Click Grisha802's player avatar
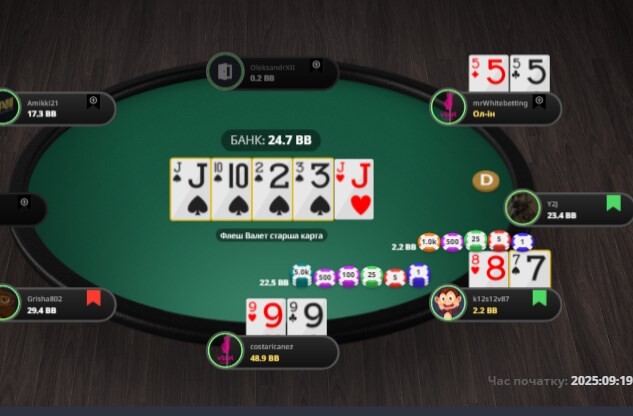Screen dimensions: 633x416 pos(8,304)
